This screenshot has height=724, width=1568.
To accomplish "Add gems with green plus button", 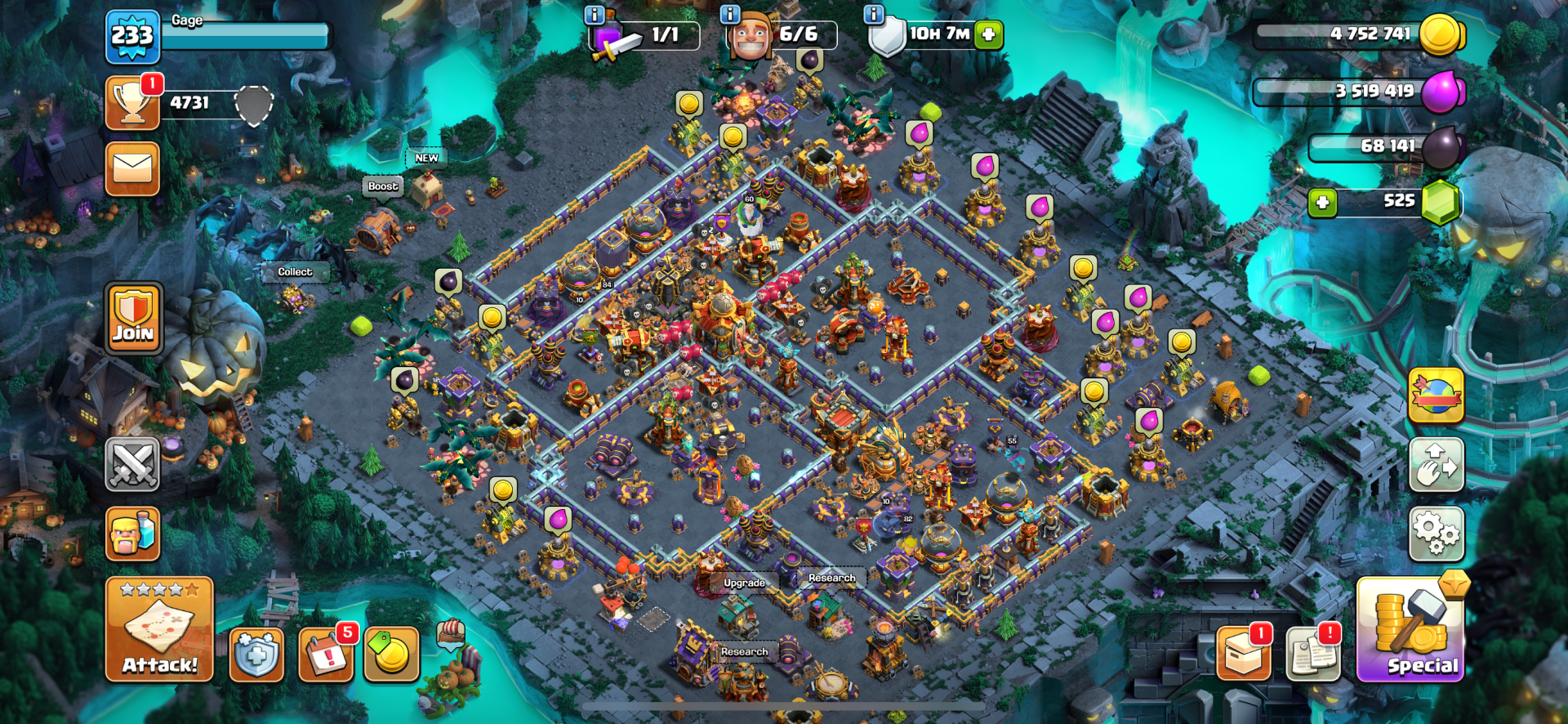I will point(1322,202).
